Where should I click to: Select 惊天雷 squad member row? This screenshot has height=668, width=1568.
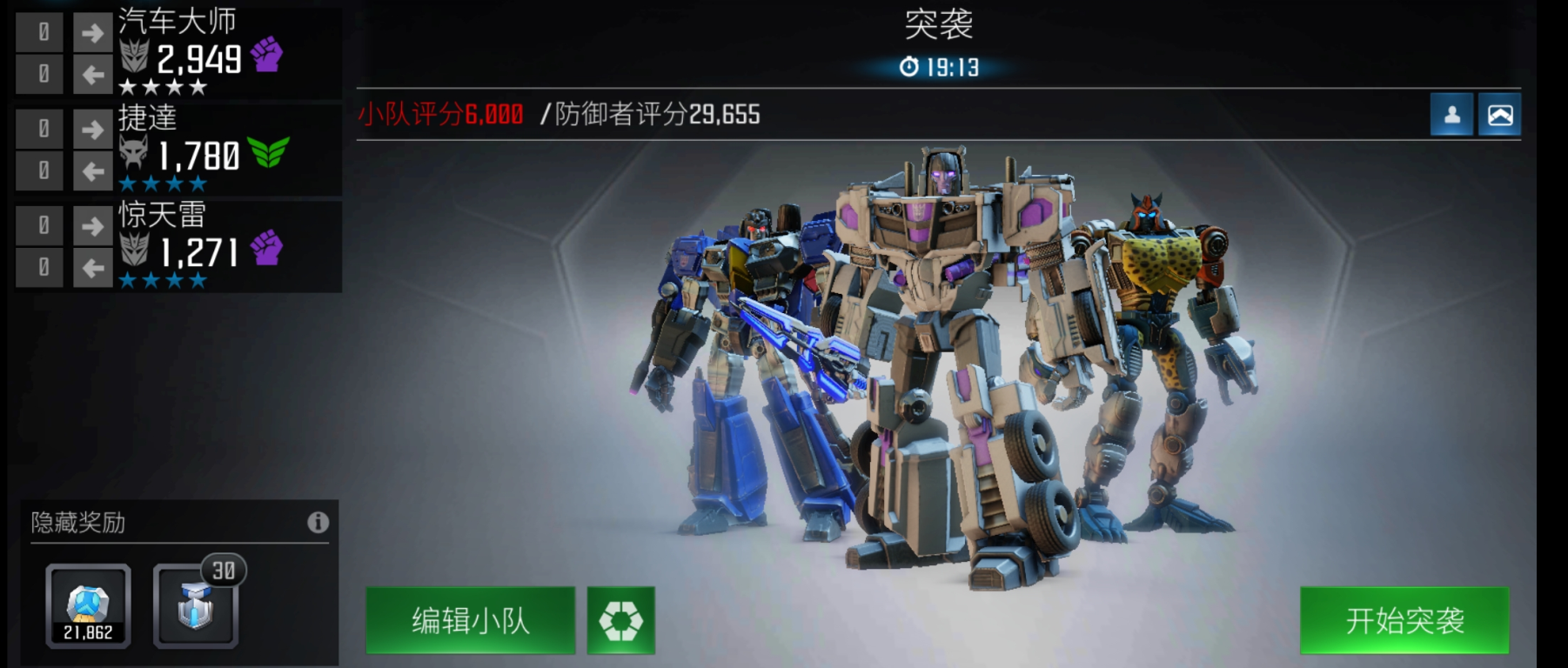point(226,247)
